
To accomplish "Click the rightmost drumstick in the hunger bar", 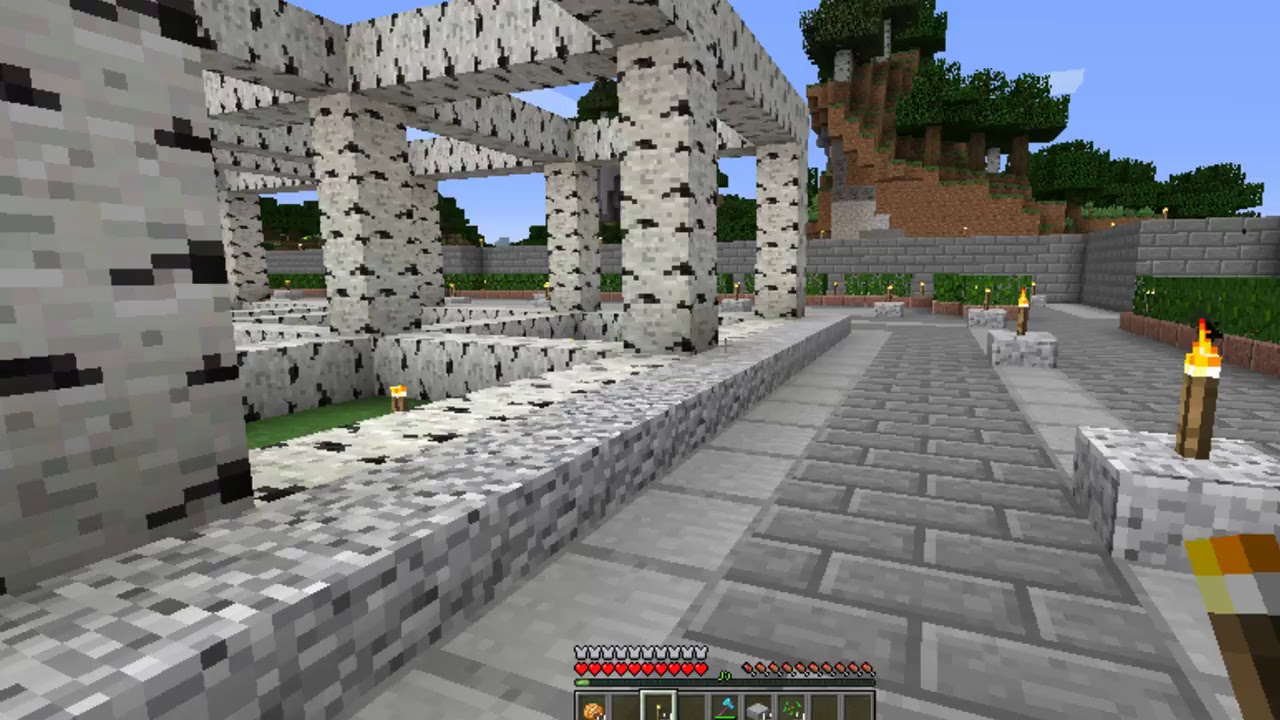I will click(x=868, y=667).
